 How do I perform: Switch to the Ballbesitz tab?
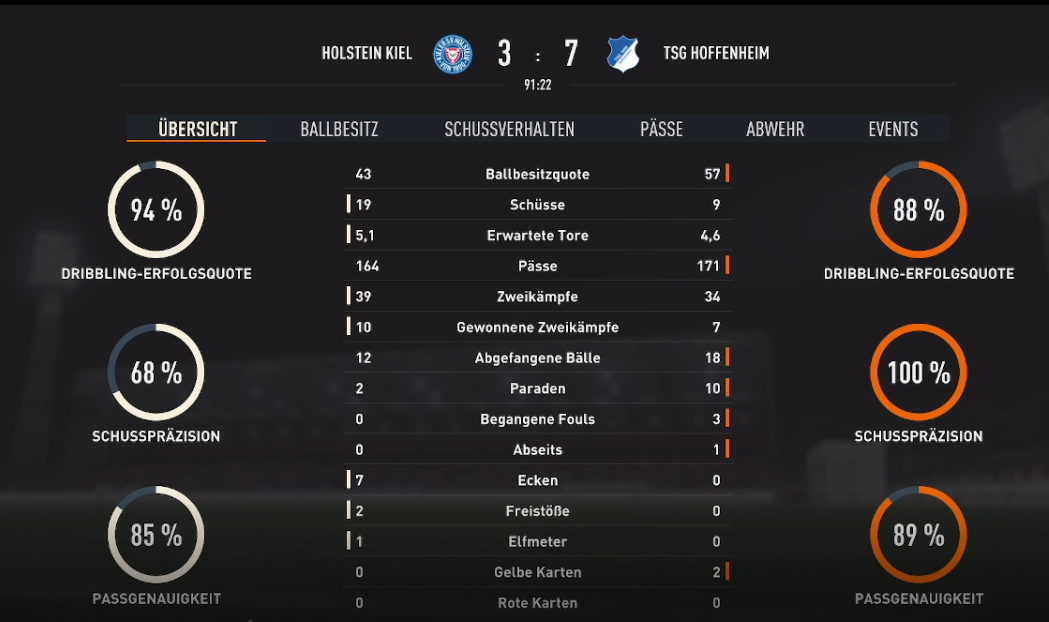(339, 129)
